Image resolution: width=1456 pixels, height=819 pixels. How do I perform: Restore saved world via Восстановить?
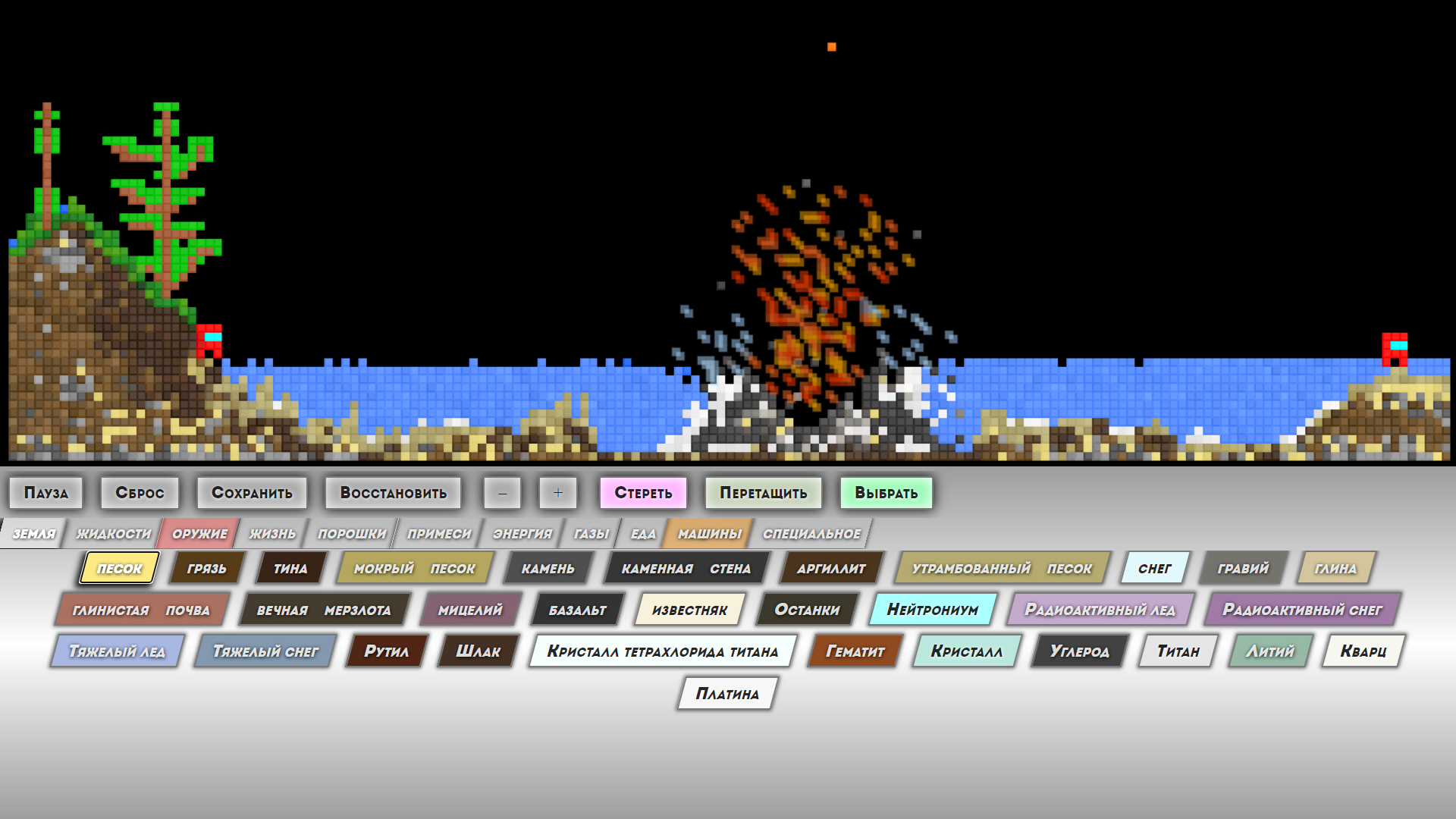pyautogui.click(x=393, y=492)
